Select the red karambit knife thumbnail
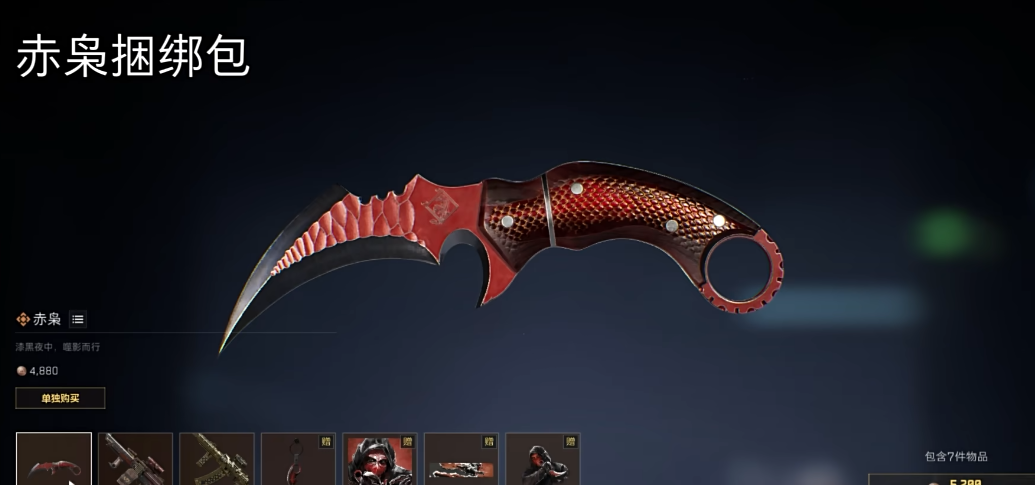 point(54,459)
